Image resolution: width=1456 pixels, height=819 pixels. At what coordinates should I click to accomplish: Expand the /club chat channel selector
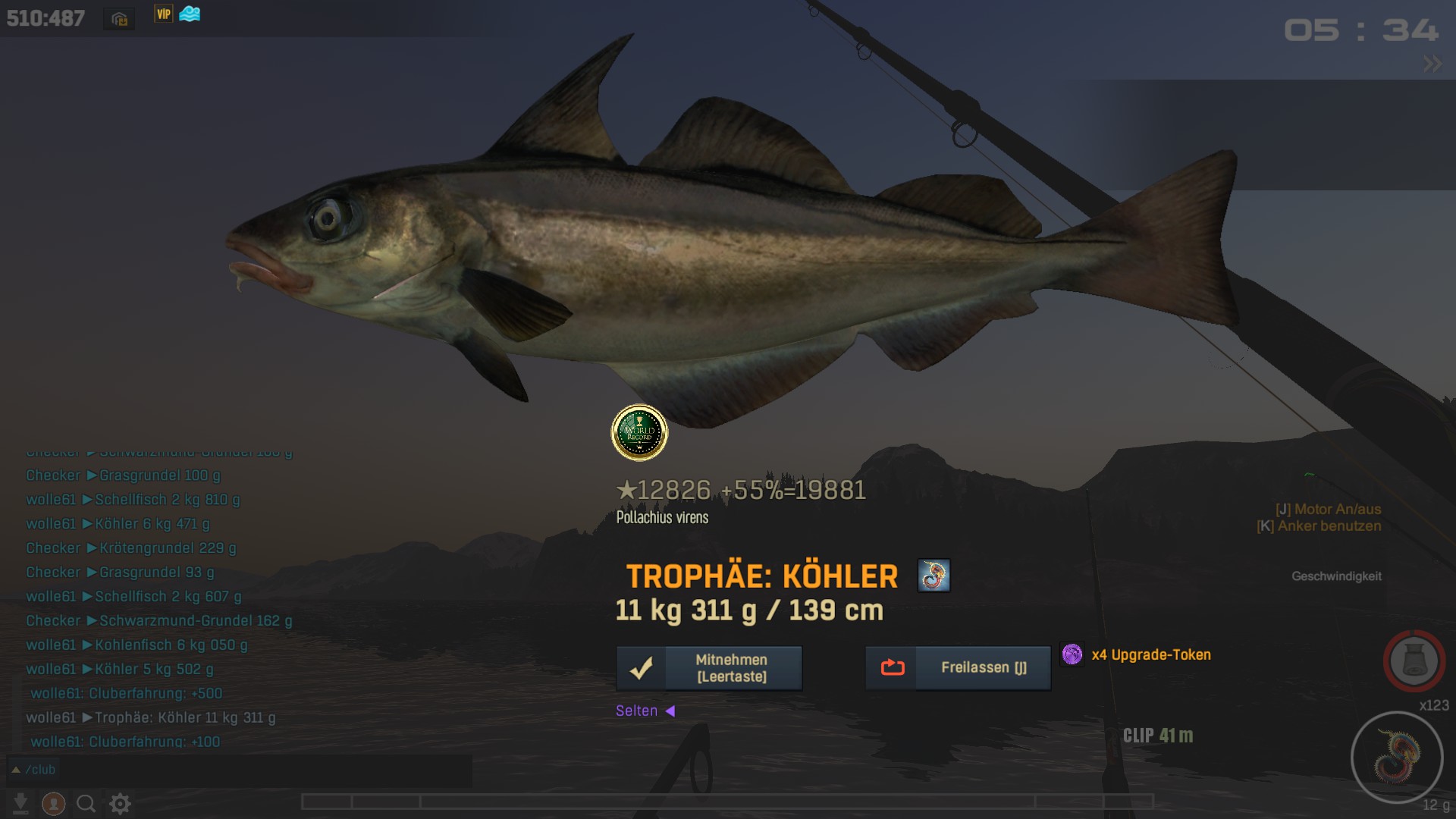[15, 770]
